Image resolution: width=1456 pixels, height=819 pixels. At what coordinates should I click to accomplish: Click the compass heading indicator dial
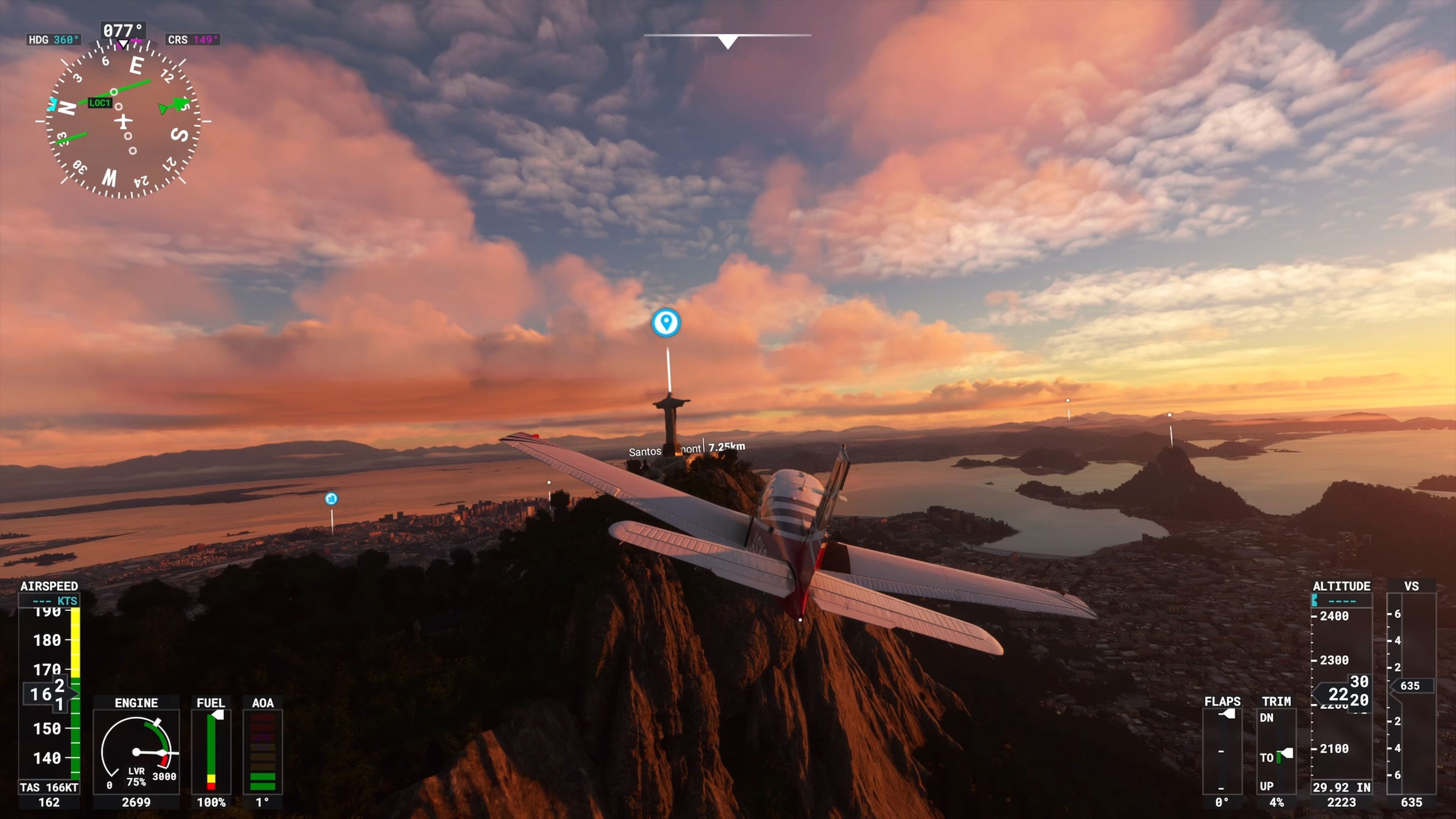tap(123, 121)
